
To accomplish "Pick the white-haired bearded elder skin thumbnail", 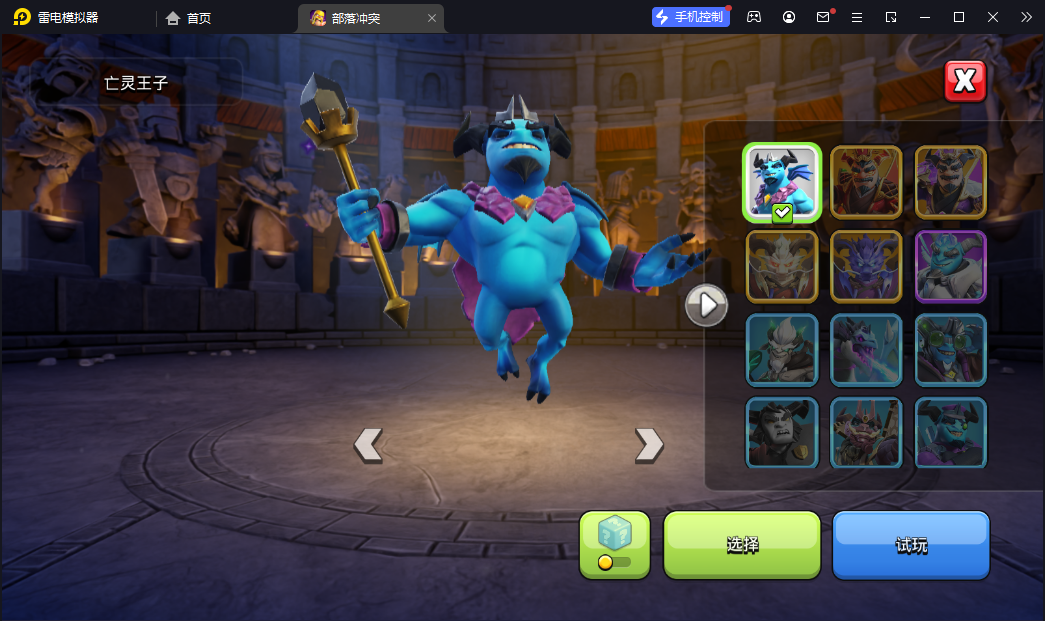I will (x=782, y=350).
